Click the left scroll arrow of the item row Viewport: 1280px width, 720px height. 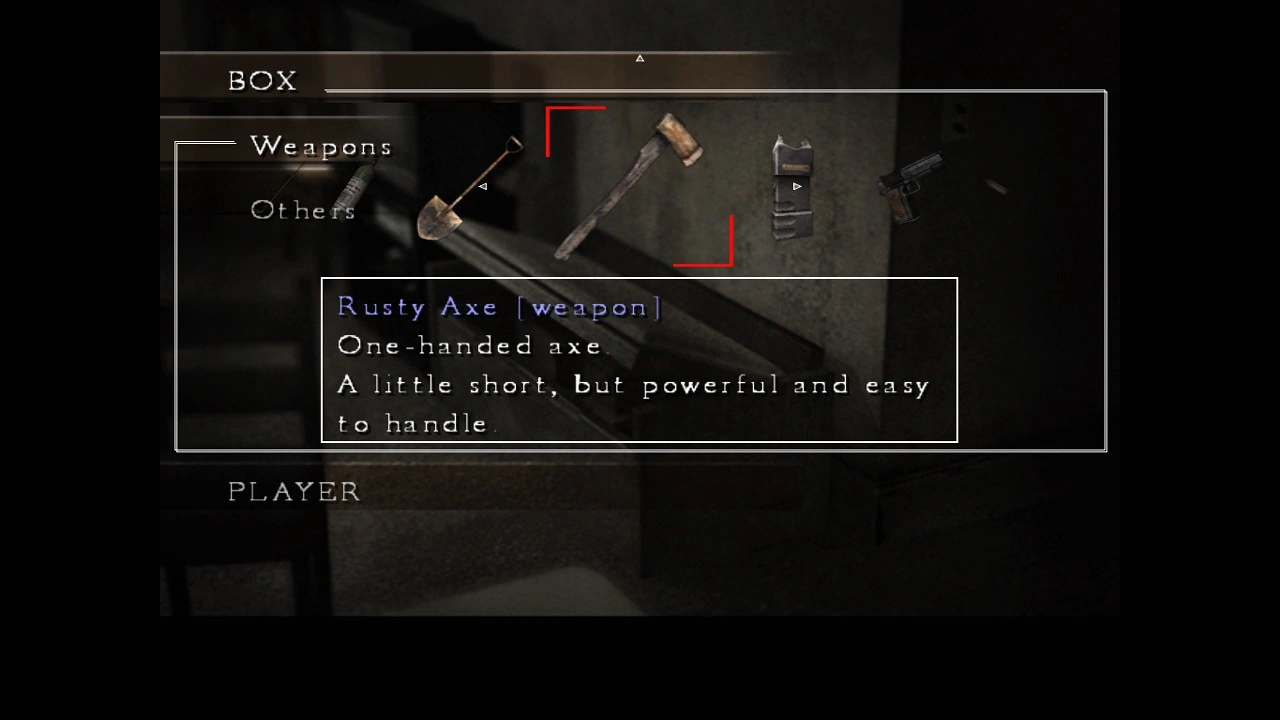point(483,186)
